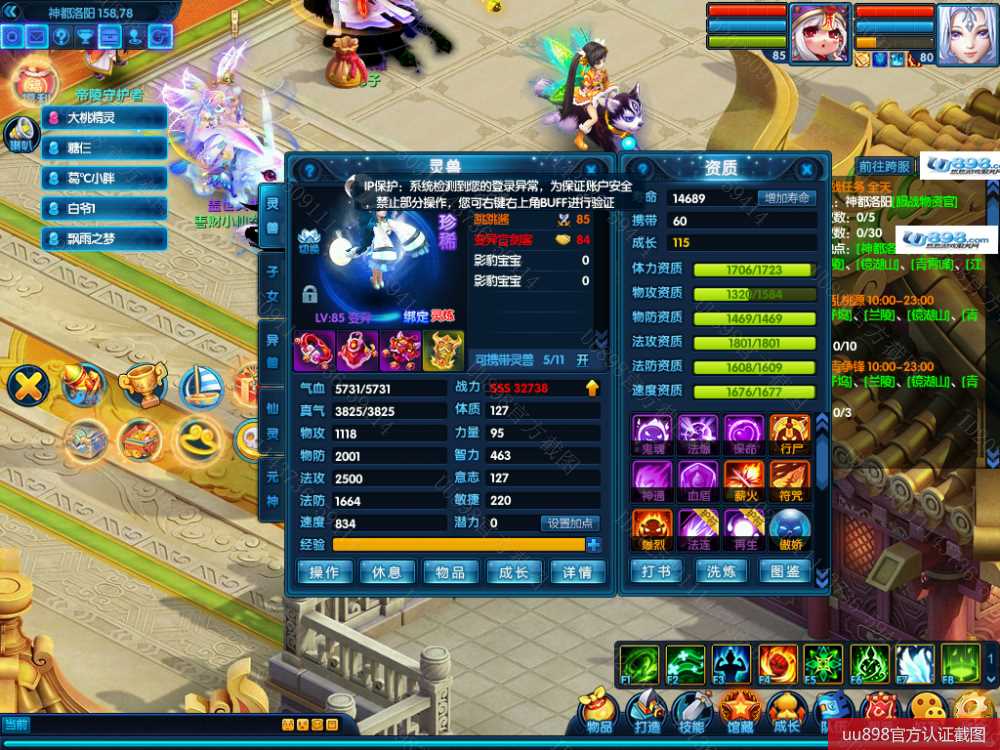Switch to the 子女 children tab
1000x750 pixels.
point(271,282)
